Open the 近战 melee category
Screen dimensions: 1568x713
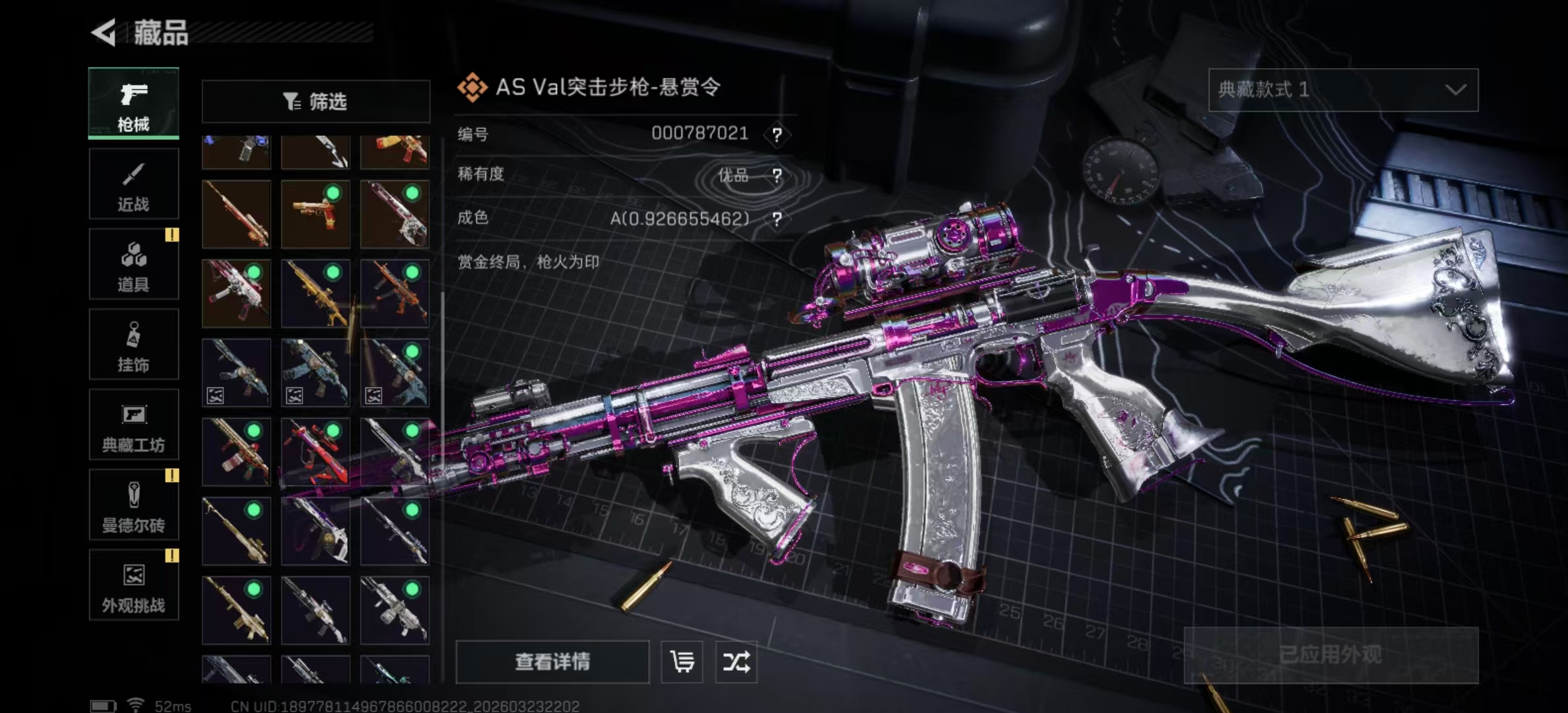point(133,184)
